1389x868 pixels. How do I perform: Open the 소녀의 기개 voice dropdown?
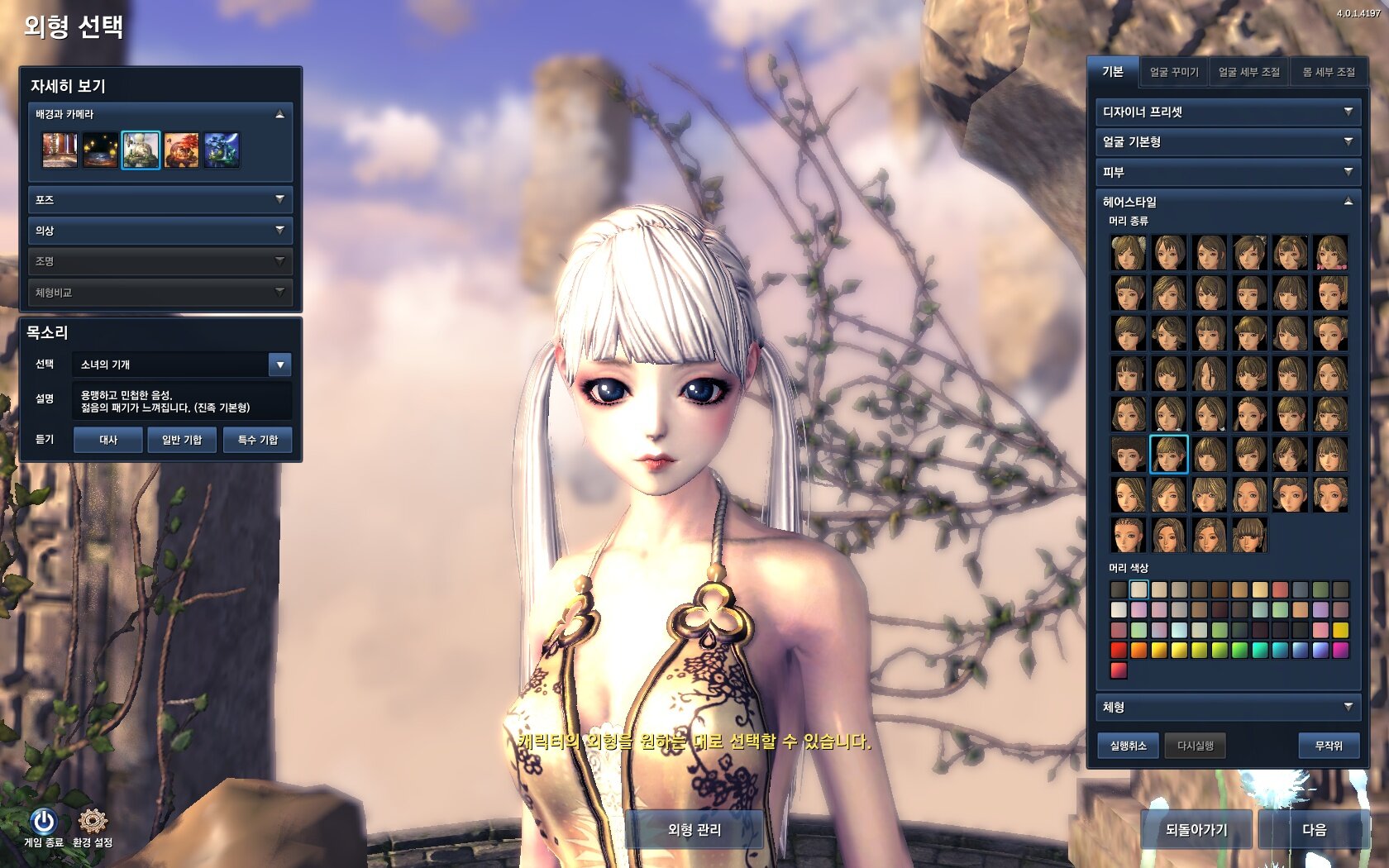(x=280, y=365)
